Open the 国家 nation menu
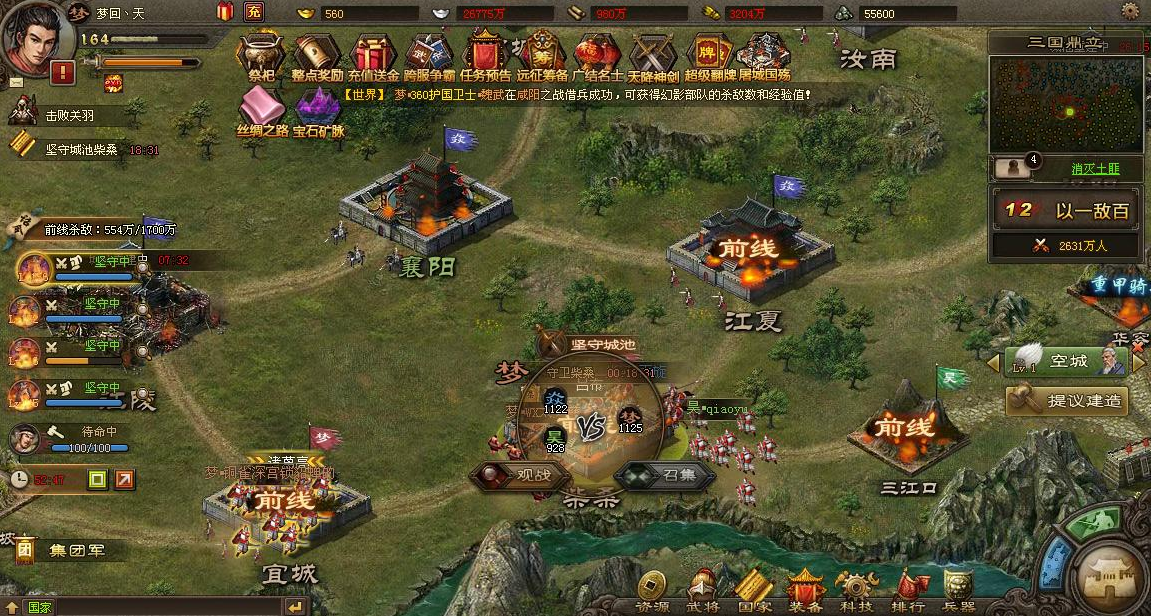 (x=754, y=590)
